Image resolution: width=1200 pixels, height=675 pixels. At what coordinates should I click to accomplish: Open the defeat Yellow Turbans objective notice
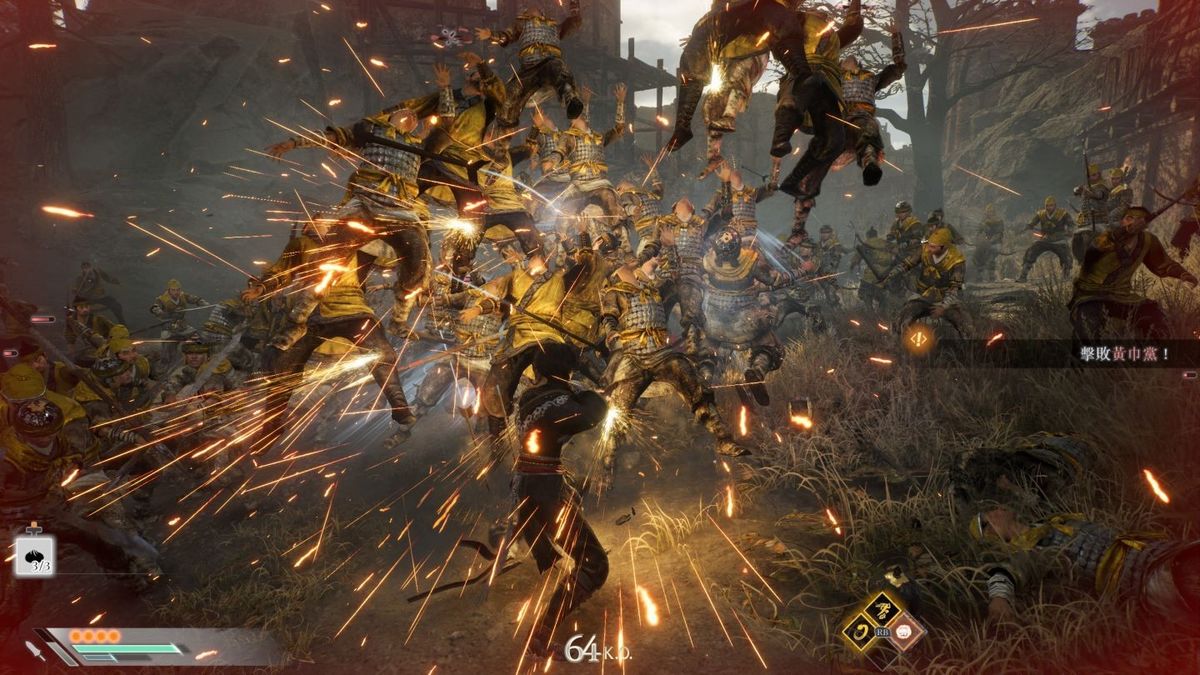[1122, 354]
